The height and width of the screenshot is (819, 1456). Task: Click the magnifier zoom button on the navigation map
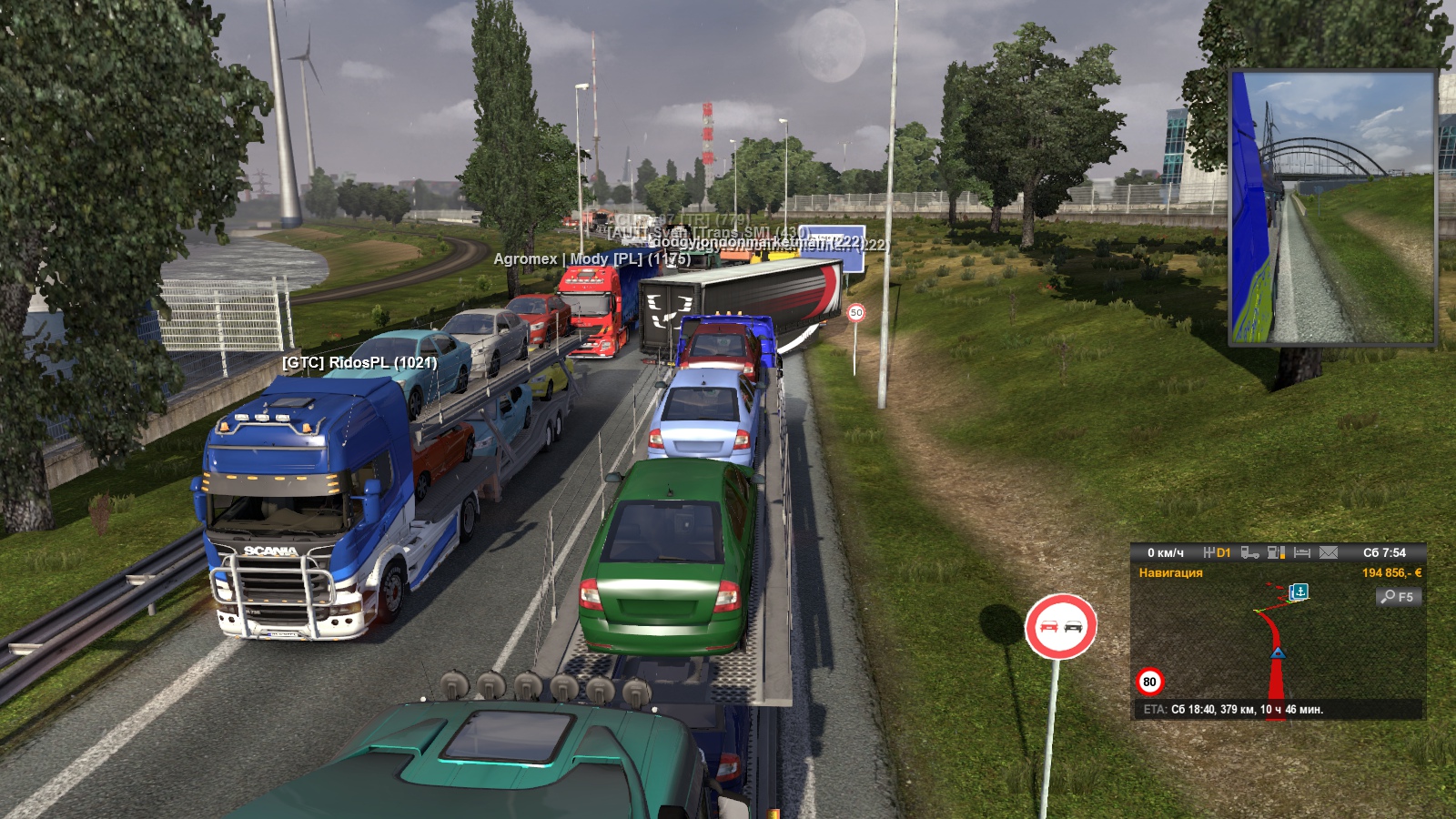click(x=1398, y=597)
